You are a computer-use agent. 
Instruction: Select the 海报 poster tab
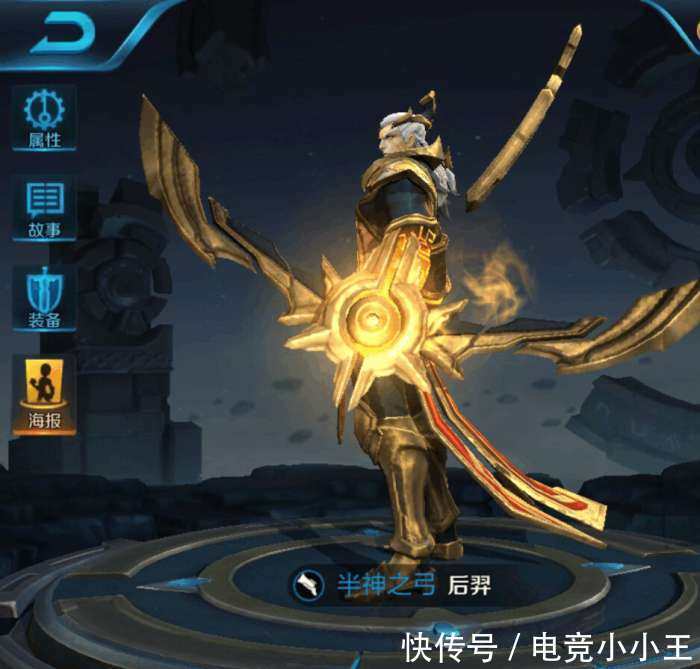(x=44, y=394)
